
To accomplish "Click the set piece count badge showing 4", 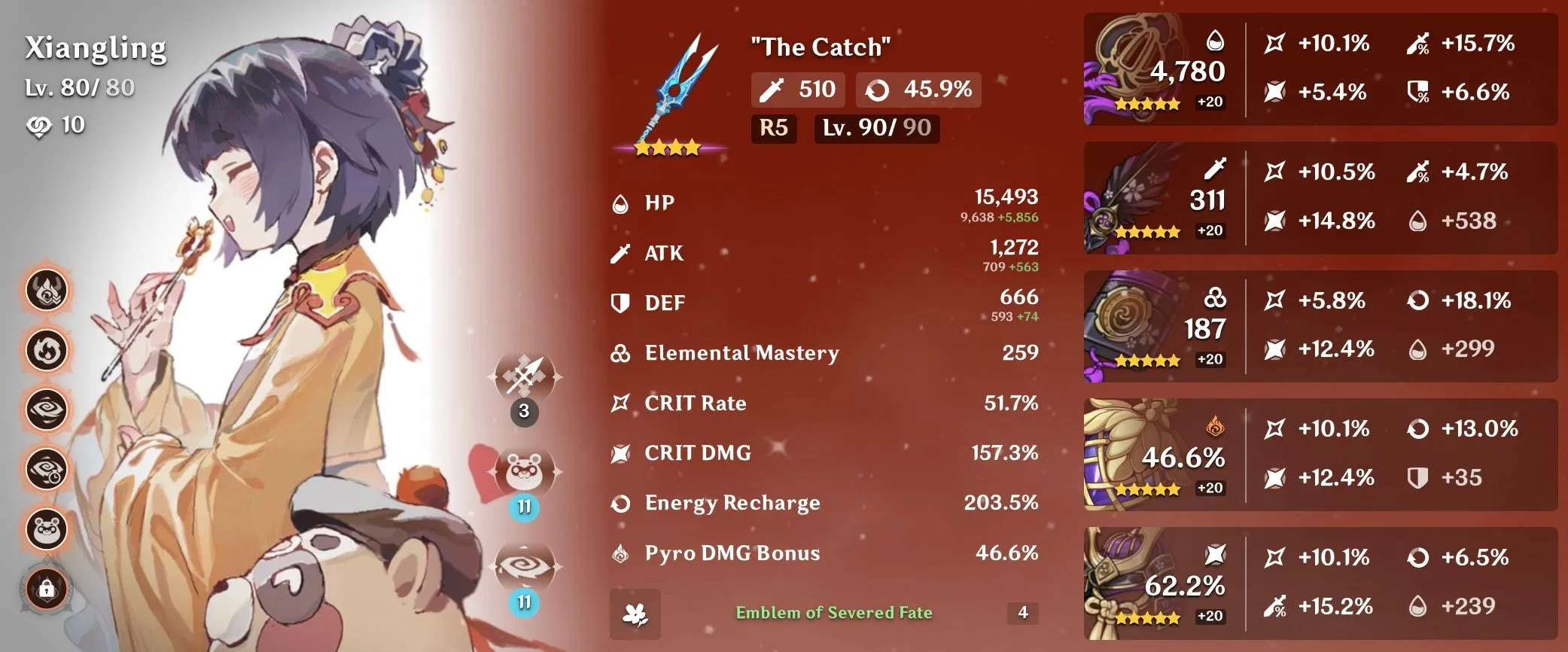I will coord(1024,611).
